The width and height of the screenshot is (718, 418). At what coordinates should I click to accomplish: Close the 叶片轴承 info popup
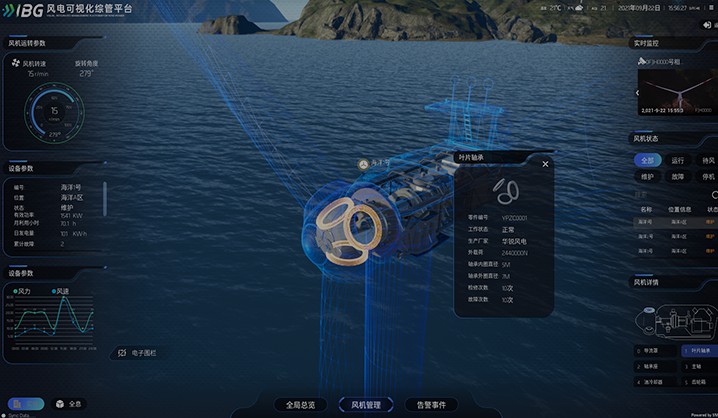click(x=545, y=163)
